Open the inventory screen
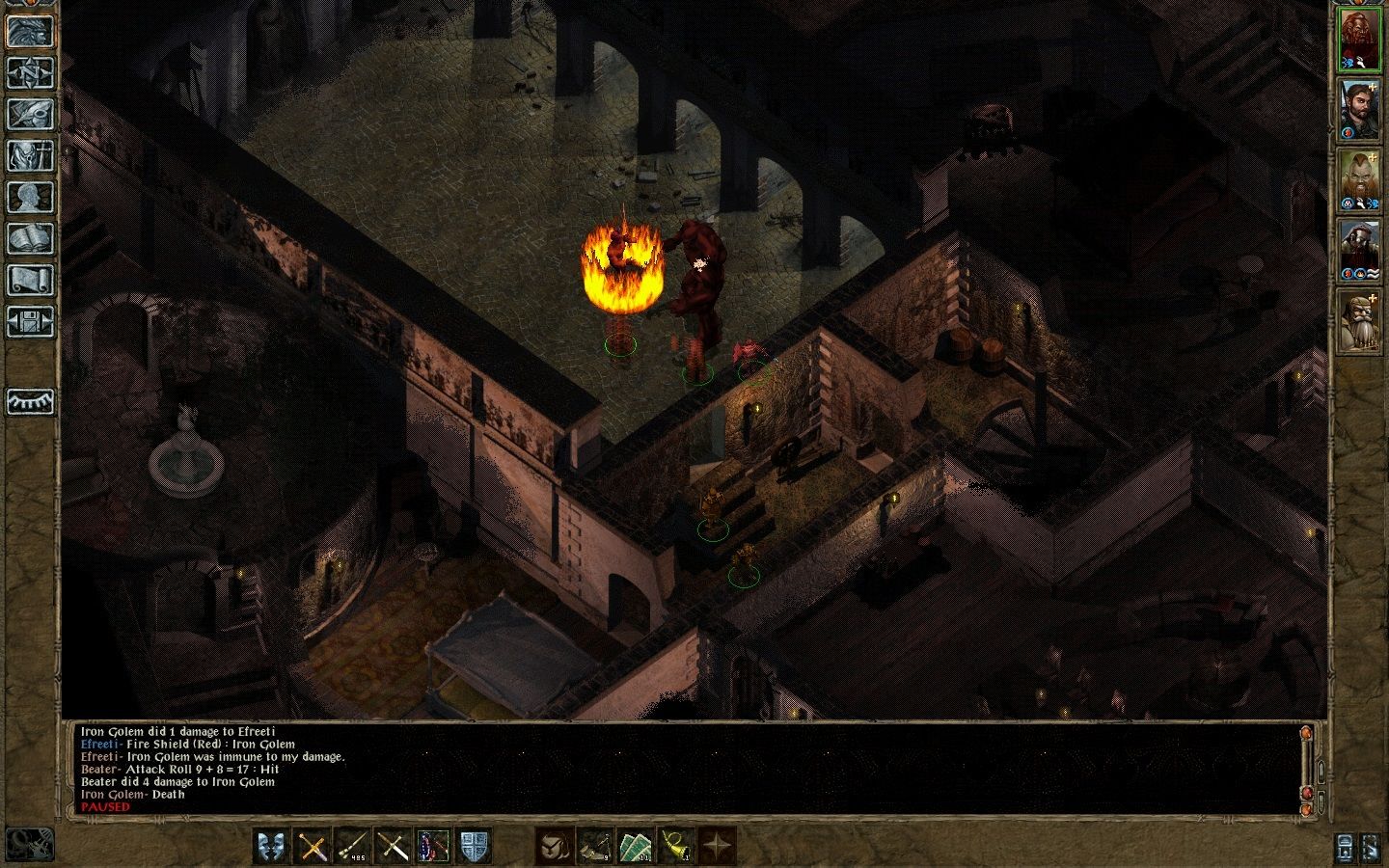1389x868 pixels. click(29, 155)
